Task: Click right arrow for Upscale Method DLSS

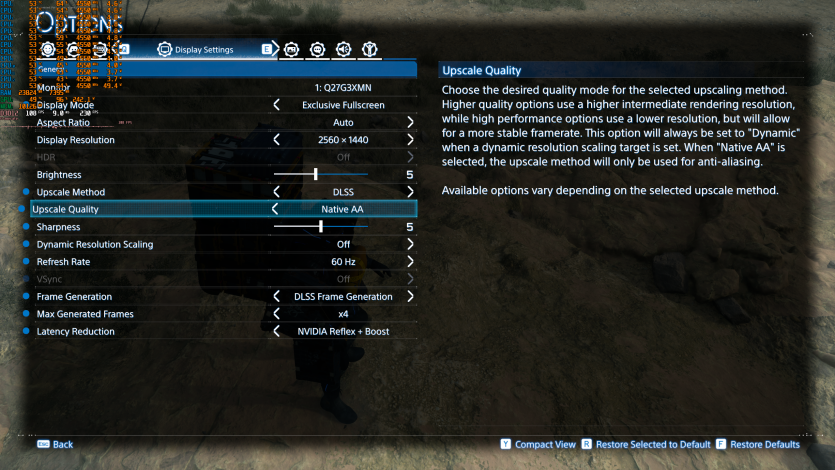Action: tap(410, 192)
